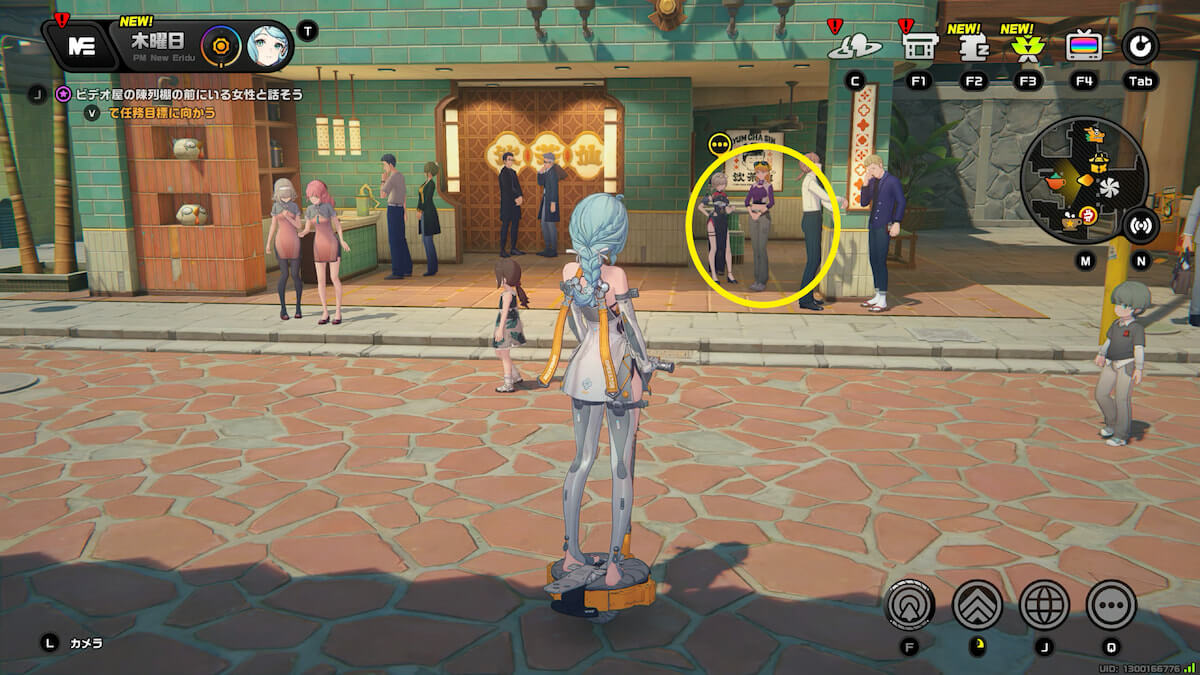The image size is (1200, 675).
Task: Open the three-dots round button
Action: point(1111,604)
